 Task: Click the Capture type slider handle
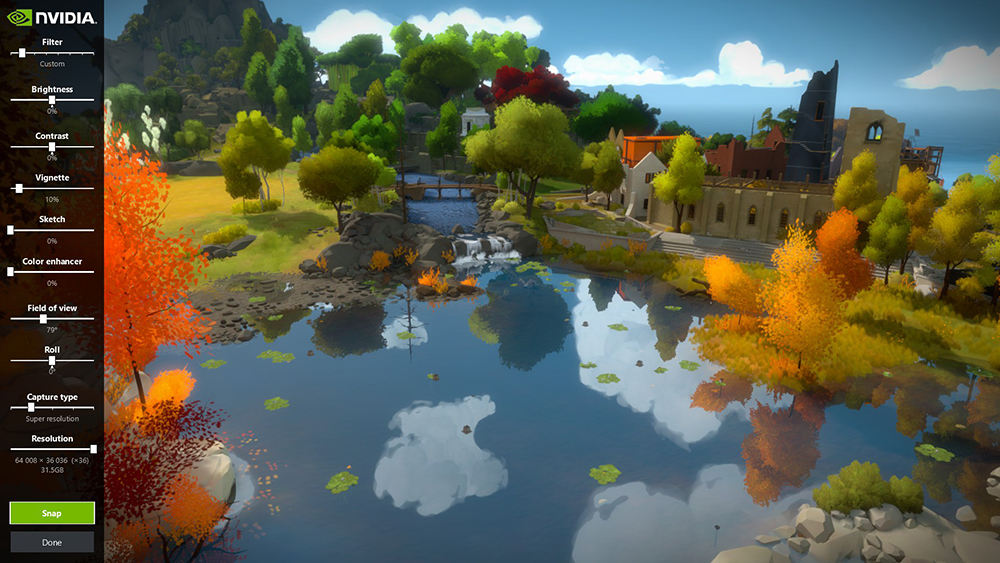(x=31, y=408)
